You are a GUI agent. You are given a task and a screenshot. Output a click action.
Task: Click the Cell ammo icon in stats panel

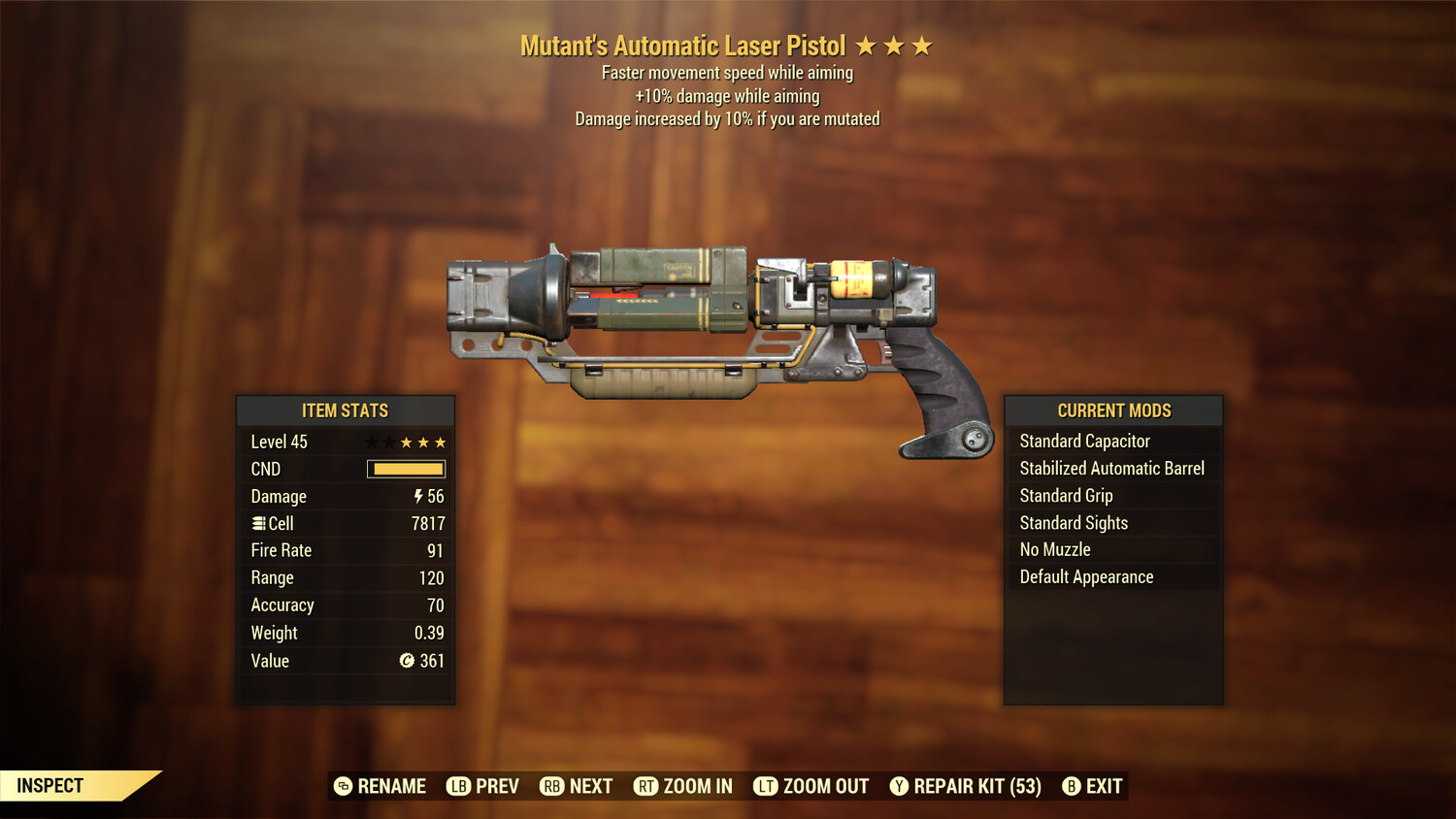click(x=259, y=524)
